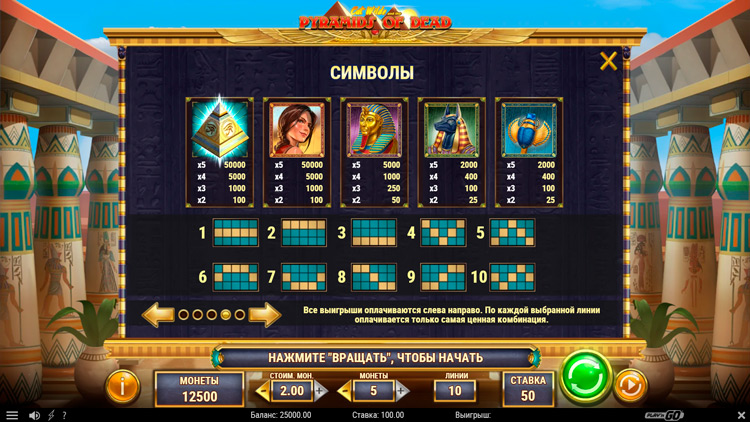Open the info button with the letter i
The width and height of the screenshot is (750, 422).
(123, 385)
